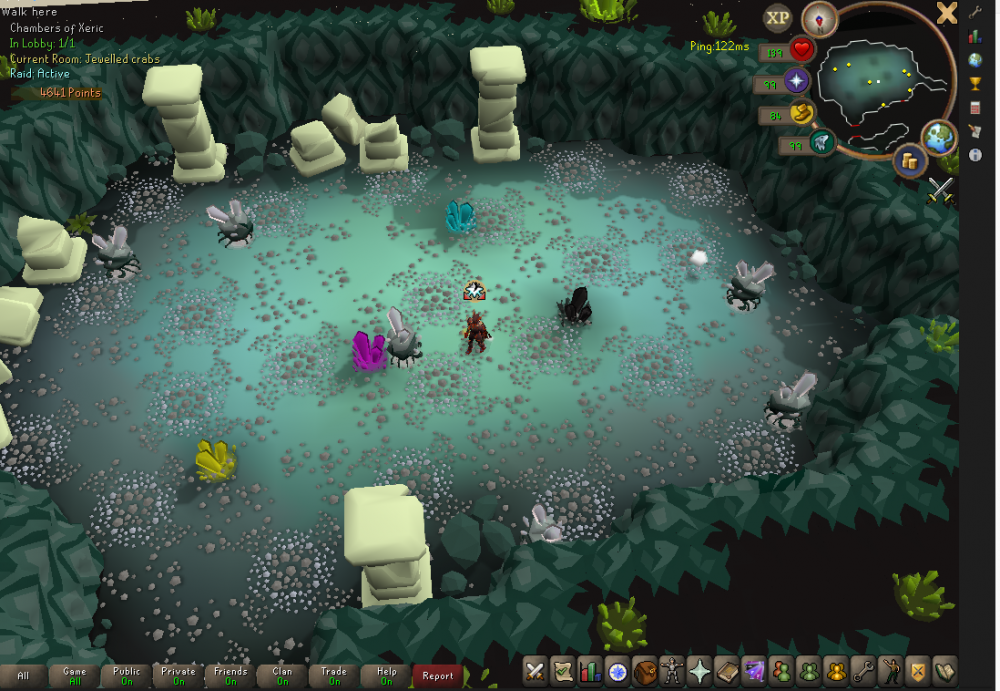
Task: Open the inventory backpack tab
Action: (x=646, y=672)
